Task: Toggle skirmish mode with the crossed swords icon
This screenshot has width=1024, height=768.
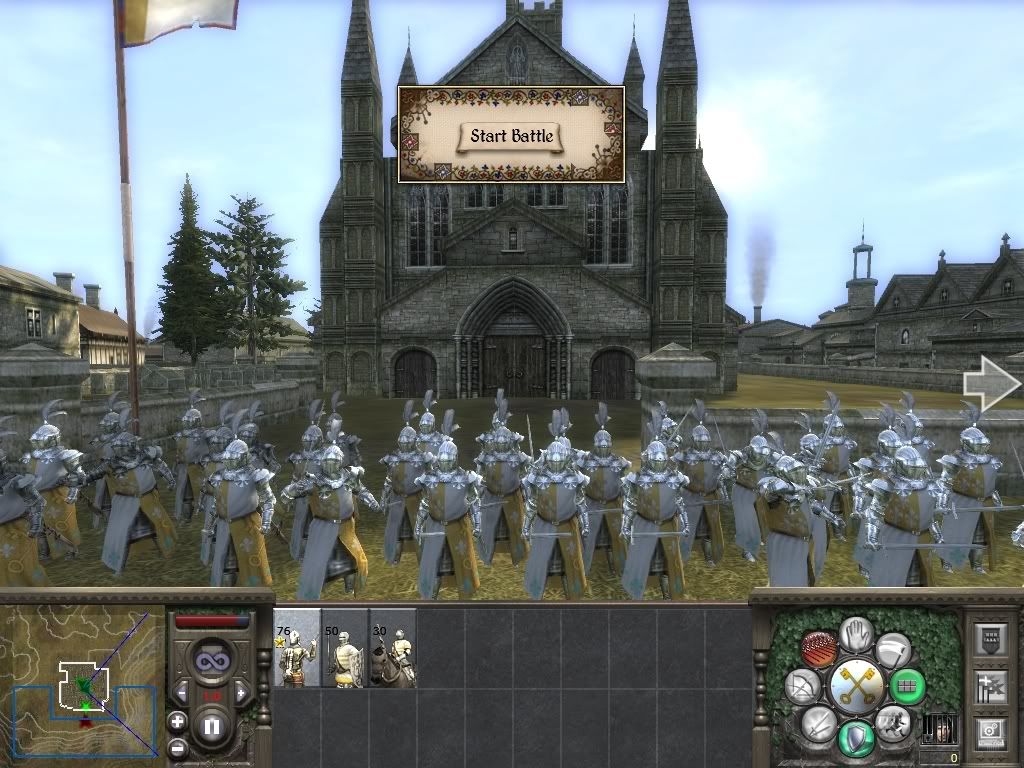Action: coord(819,722)
